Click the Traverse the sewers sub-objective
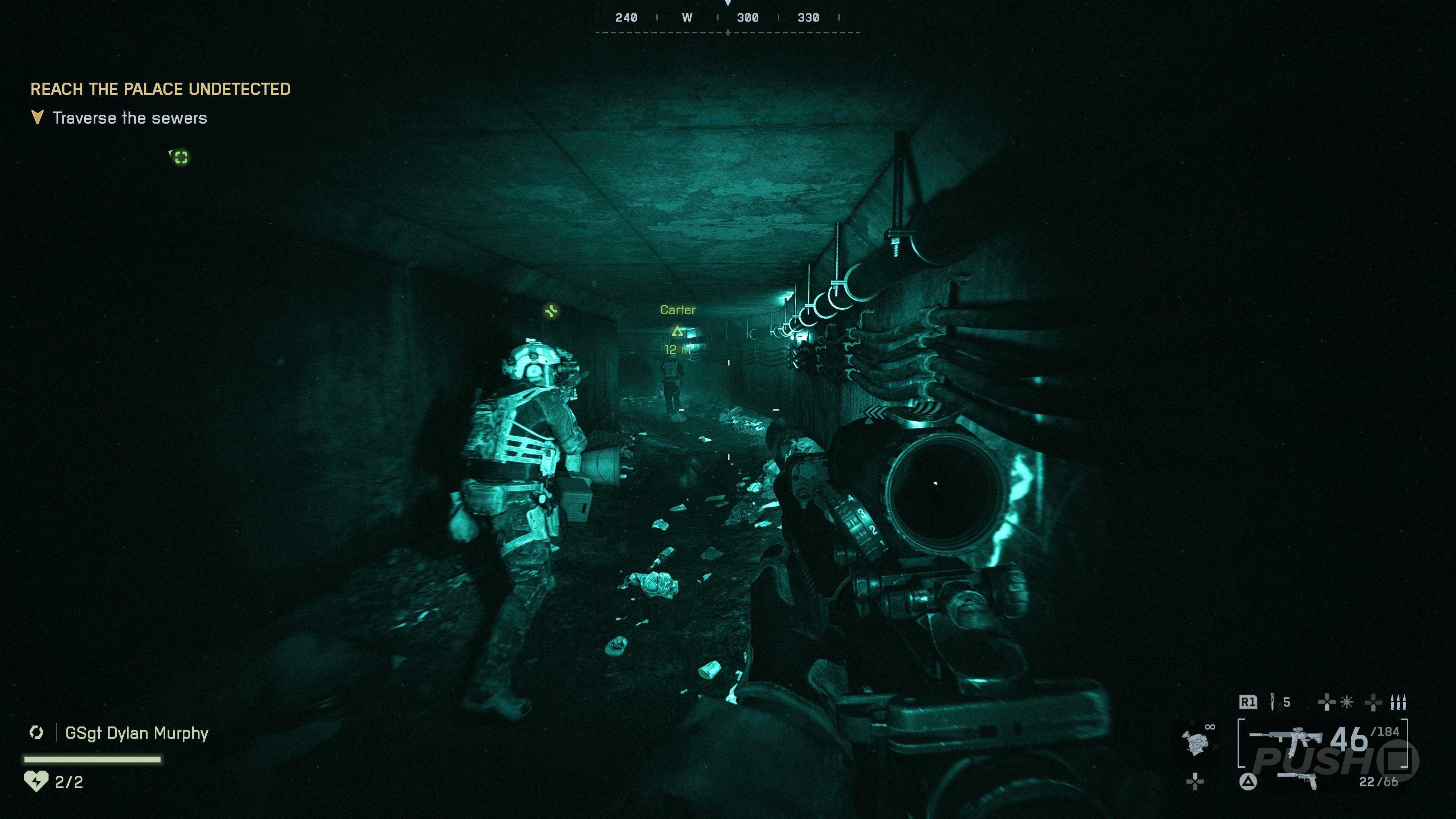This screenshot has width=1456, height=819. (129, 118)
